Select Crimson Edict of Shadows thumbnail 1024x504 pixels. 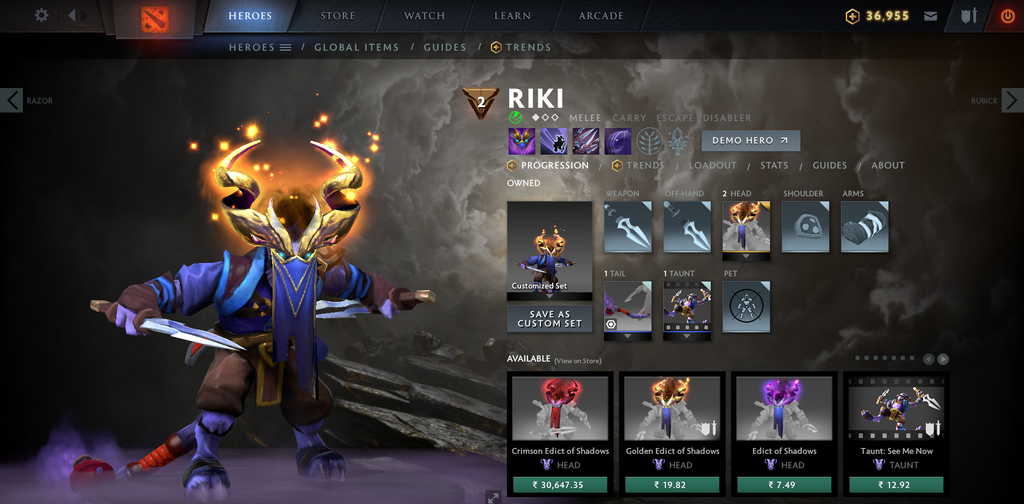pos(560,408)
